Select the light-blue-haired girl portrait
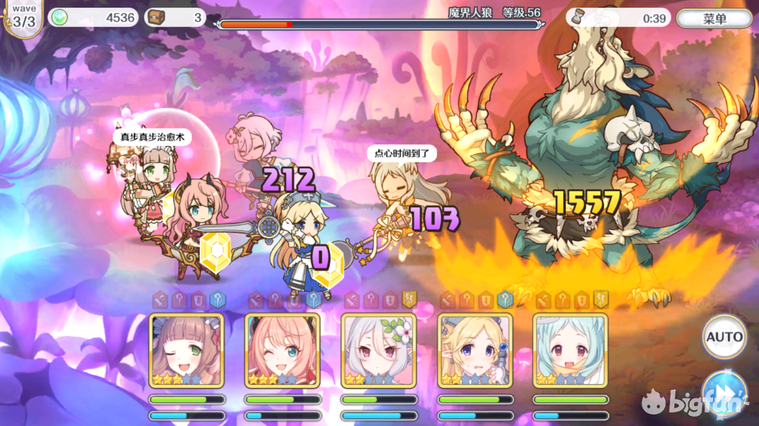 pyautogui.click(x=570, y=350)
